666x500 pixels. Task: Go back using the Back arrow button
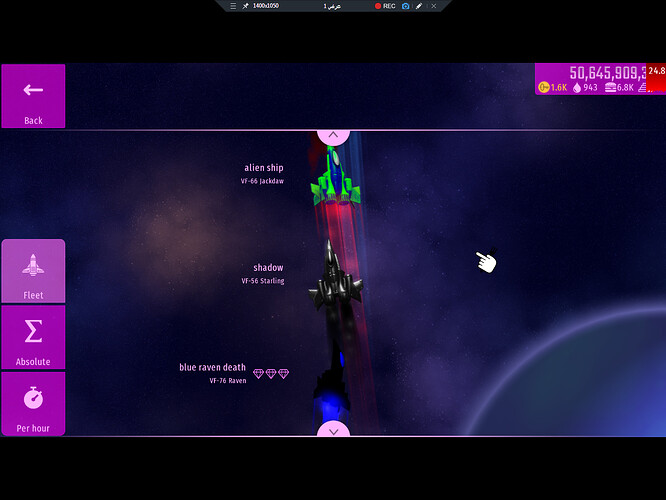click(33, 96)
